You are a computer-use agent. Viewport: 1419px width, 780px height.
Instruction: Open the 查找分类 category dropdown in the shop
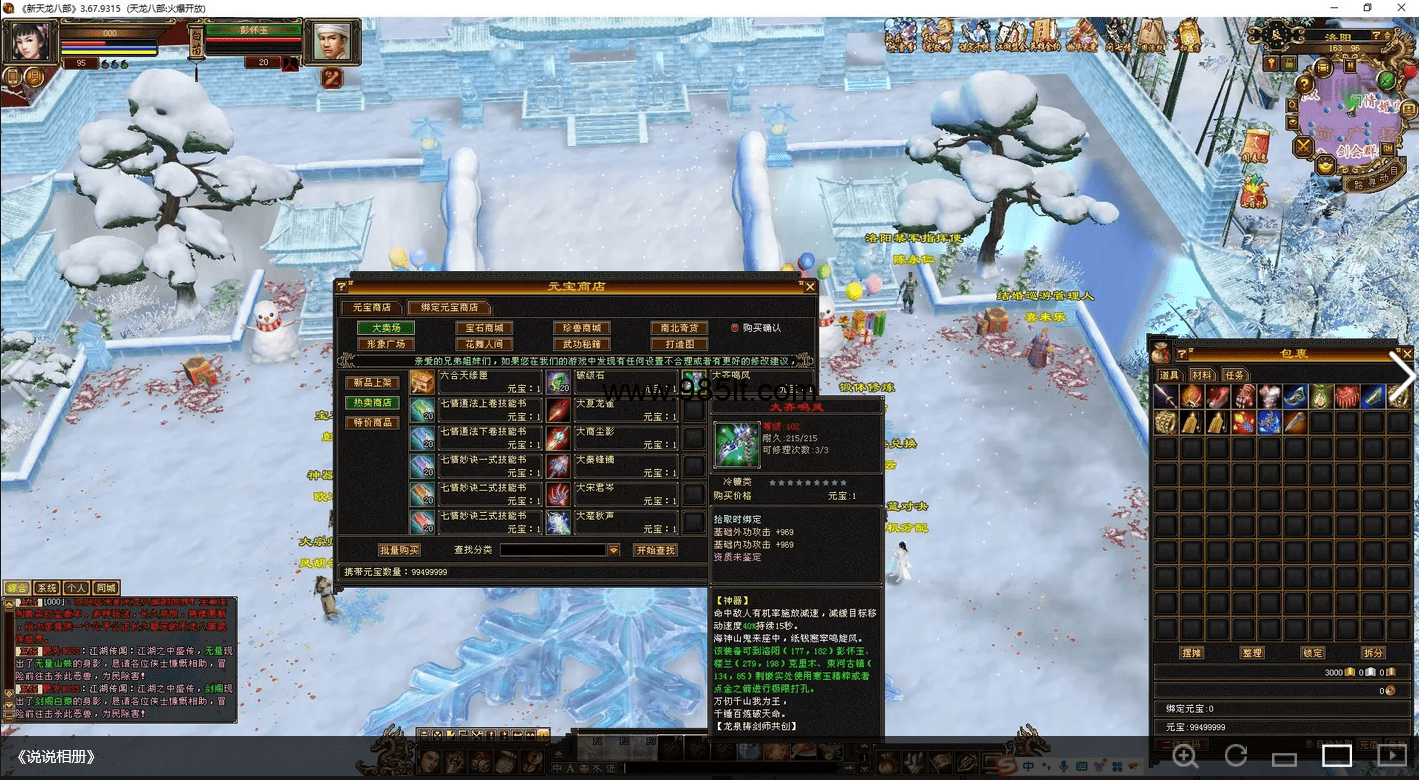[x=612, y=549]
